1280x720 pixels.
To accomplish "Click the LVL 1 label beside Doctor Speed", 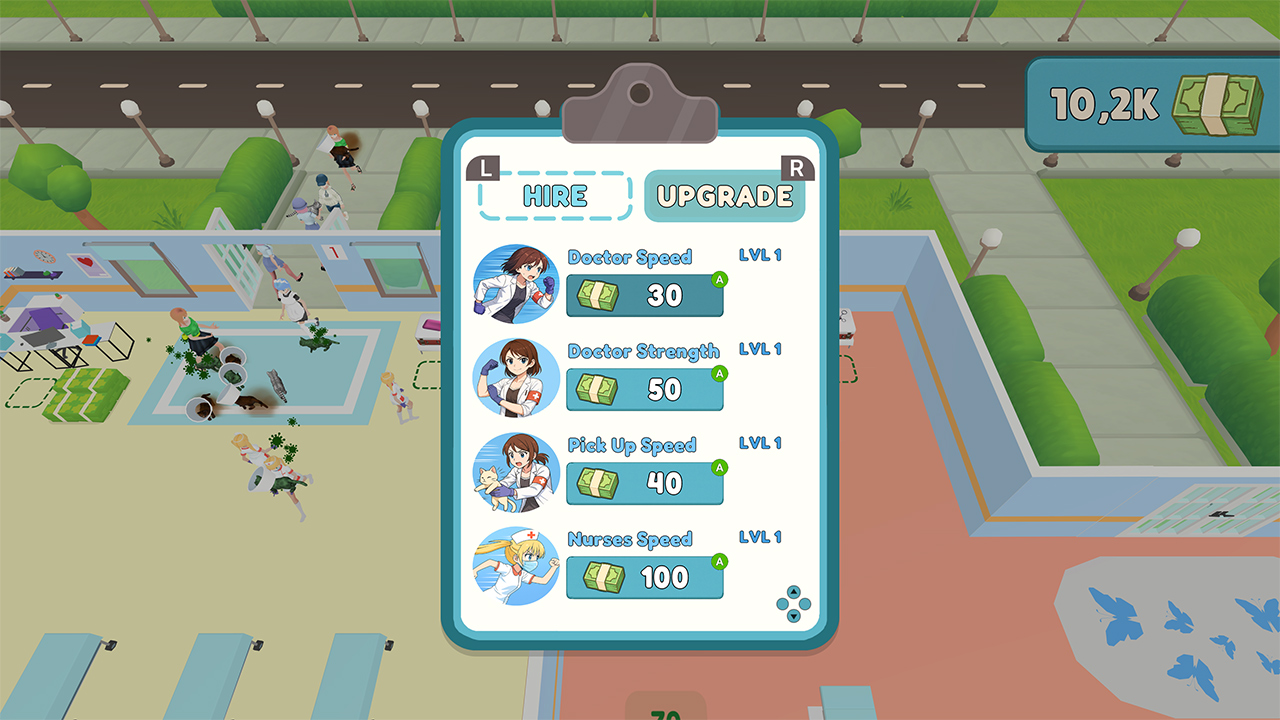I will (760, 255).
